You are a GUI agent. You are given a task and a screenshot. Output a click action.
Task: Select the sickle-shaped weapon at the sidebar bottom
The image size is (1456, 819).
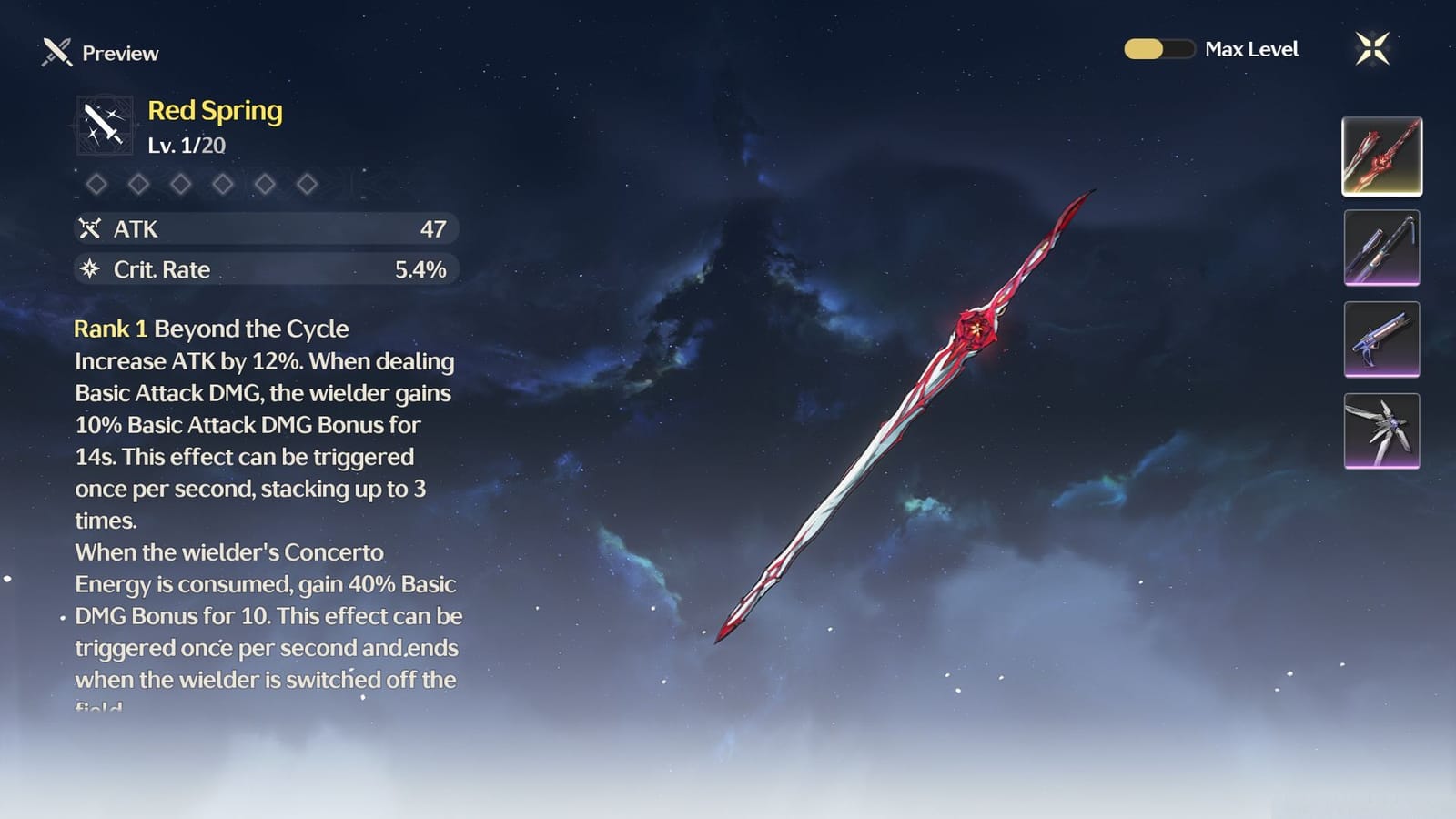point(1381,430)
